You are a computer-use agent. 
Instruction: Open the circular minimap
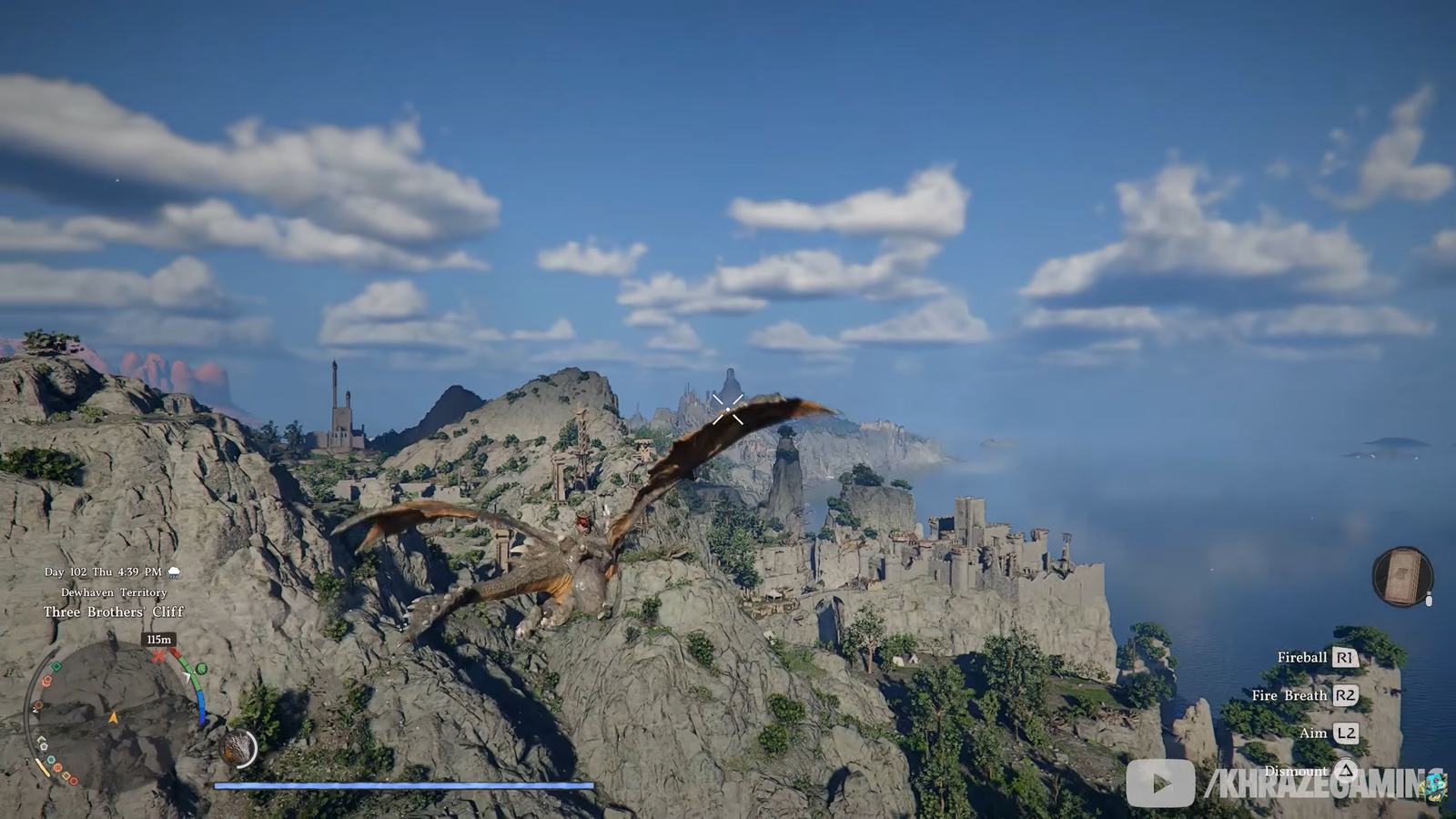[115, 715]
